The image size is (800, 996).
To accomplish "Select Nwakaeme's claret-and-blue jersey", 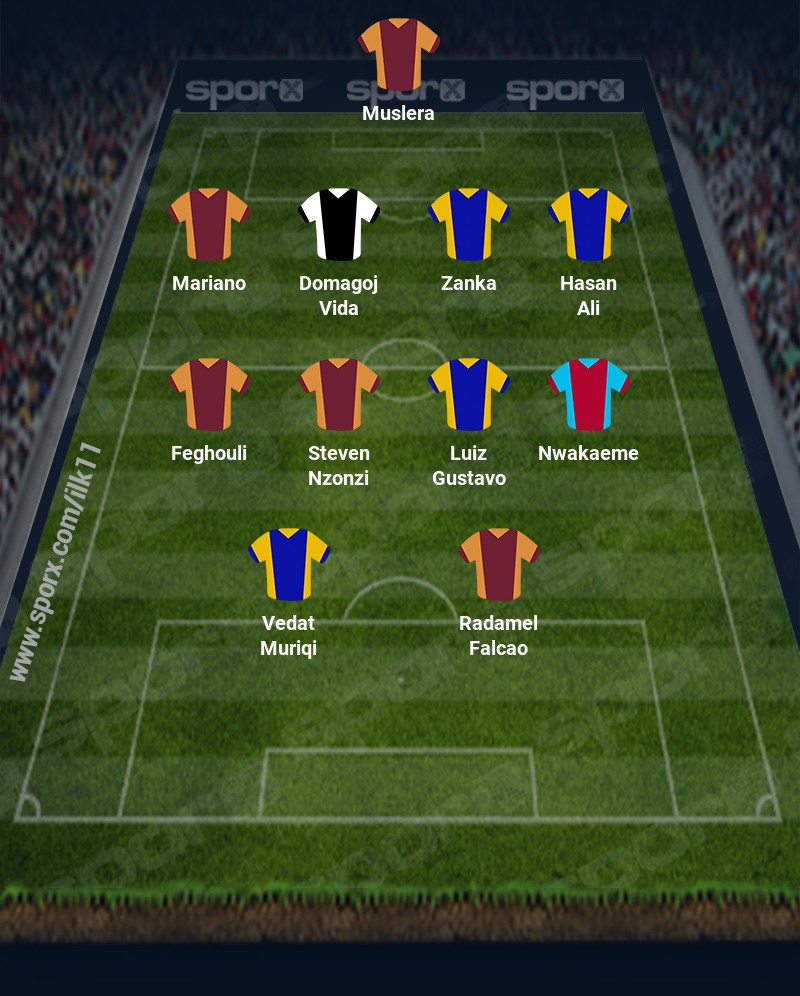I will point(589,394).
